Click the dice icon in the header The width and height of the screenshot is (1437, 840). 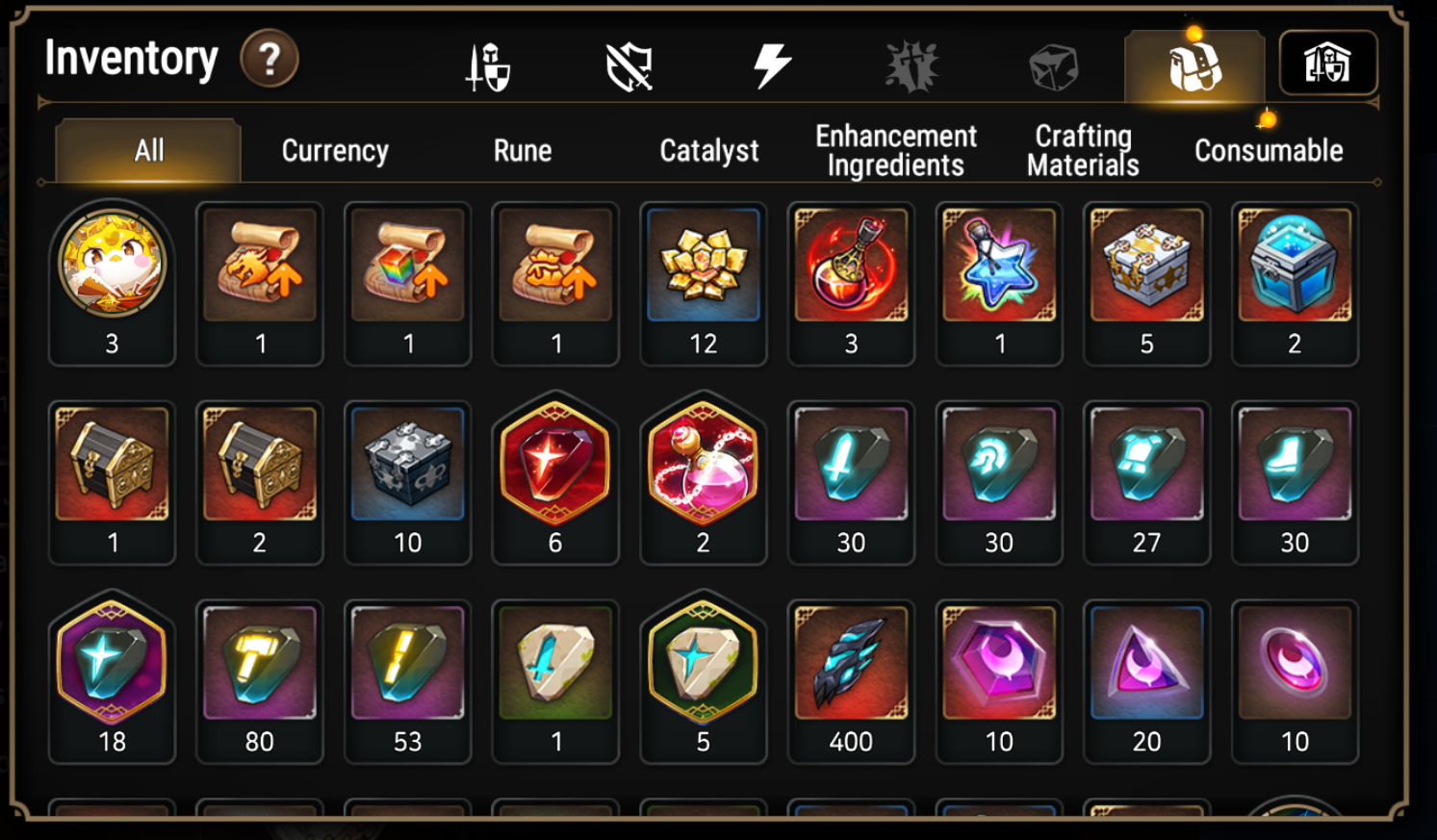1053,63
